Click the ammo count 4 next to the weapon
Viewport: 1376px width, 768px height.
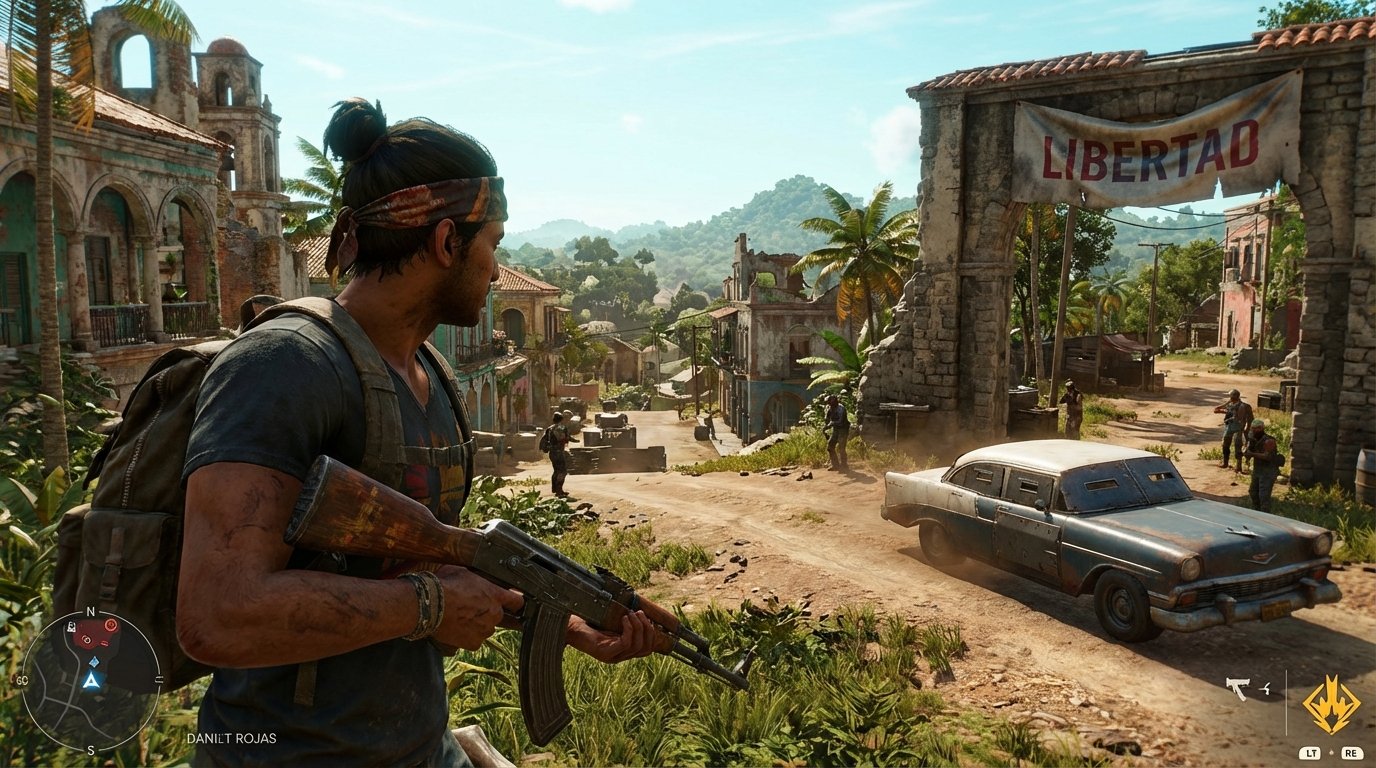pos(1265,688)
